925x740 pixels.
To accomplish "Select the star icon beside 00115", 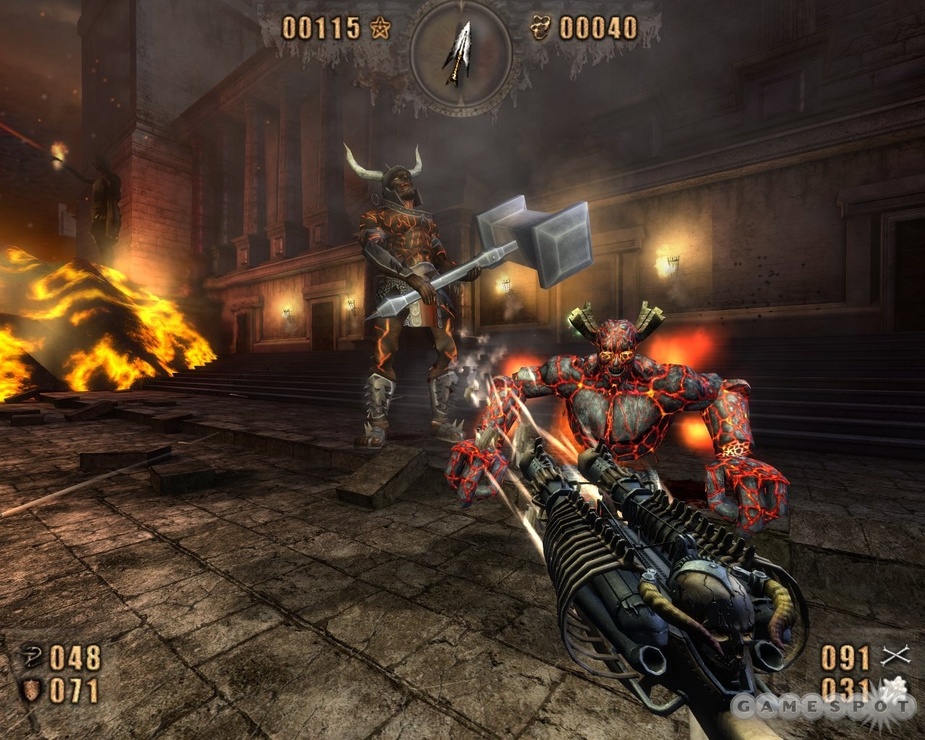I will [x=380, y=28].
